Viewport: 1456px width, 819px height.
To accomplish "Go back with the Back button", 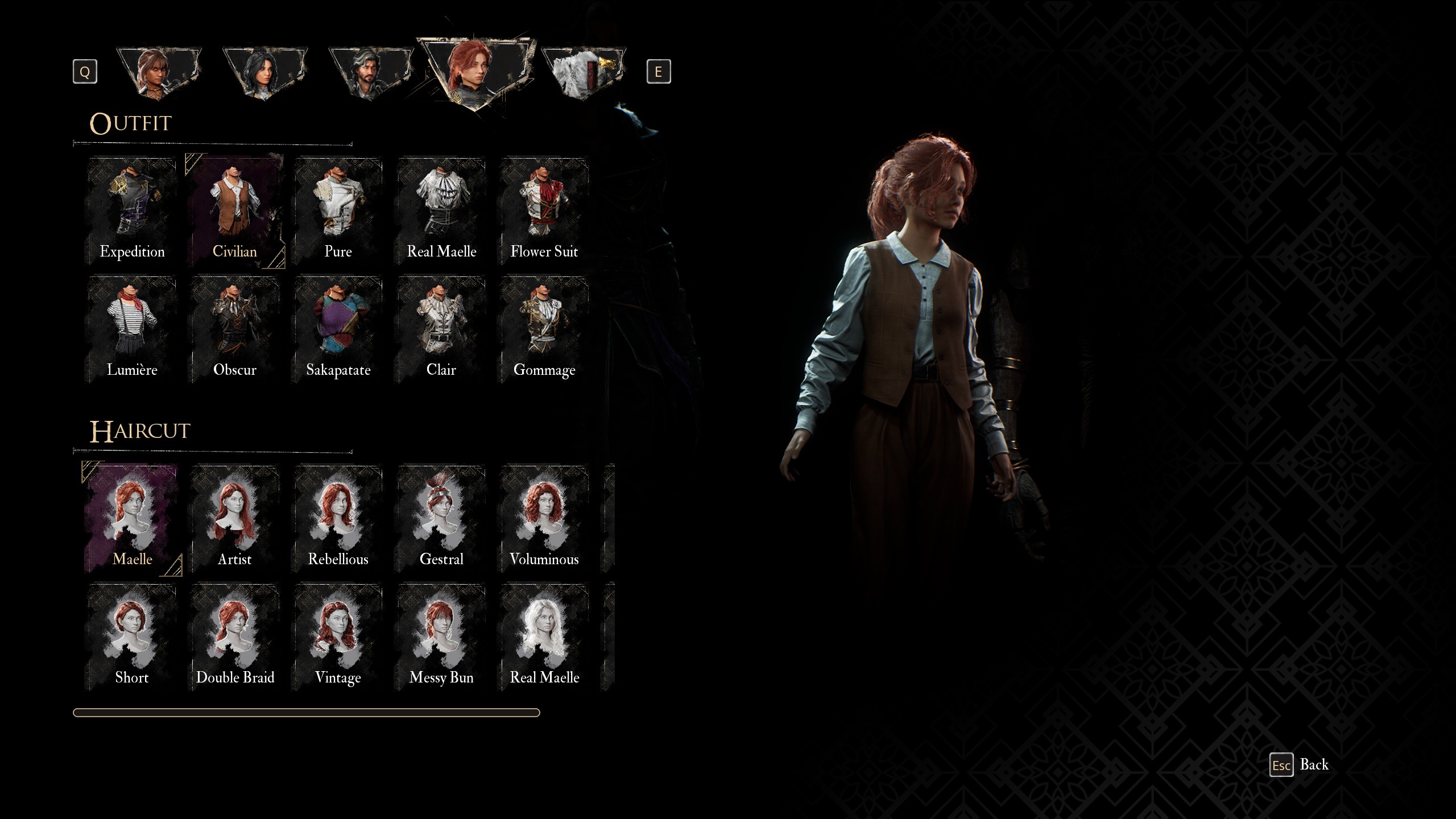I will click(x=1300, y=765).
